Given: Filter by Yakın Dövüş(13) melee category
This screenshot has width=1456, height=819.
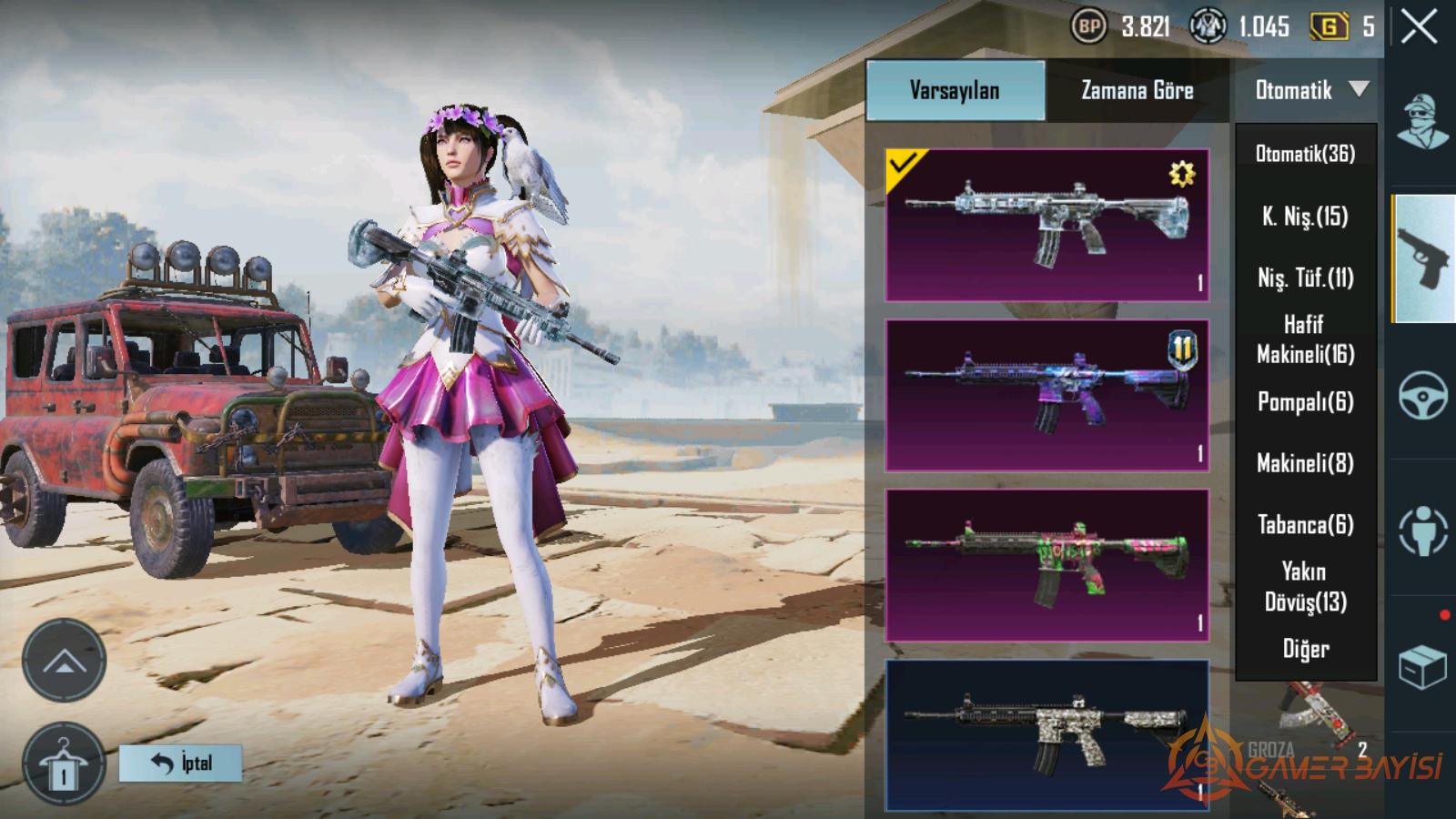Looking at the screenshot, I should point(1305,586).
